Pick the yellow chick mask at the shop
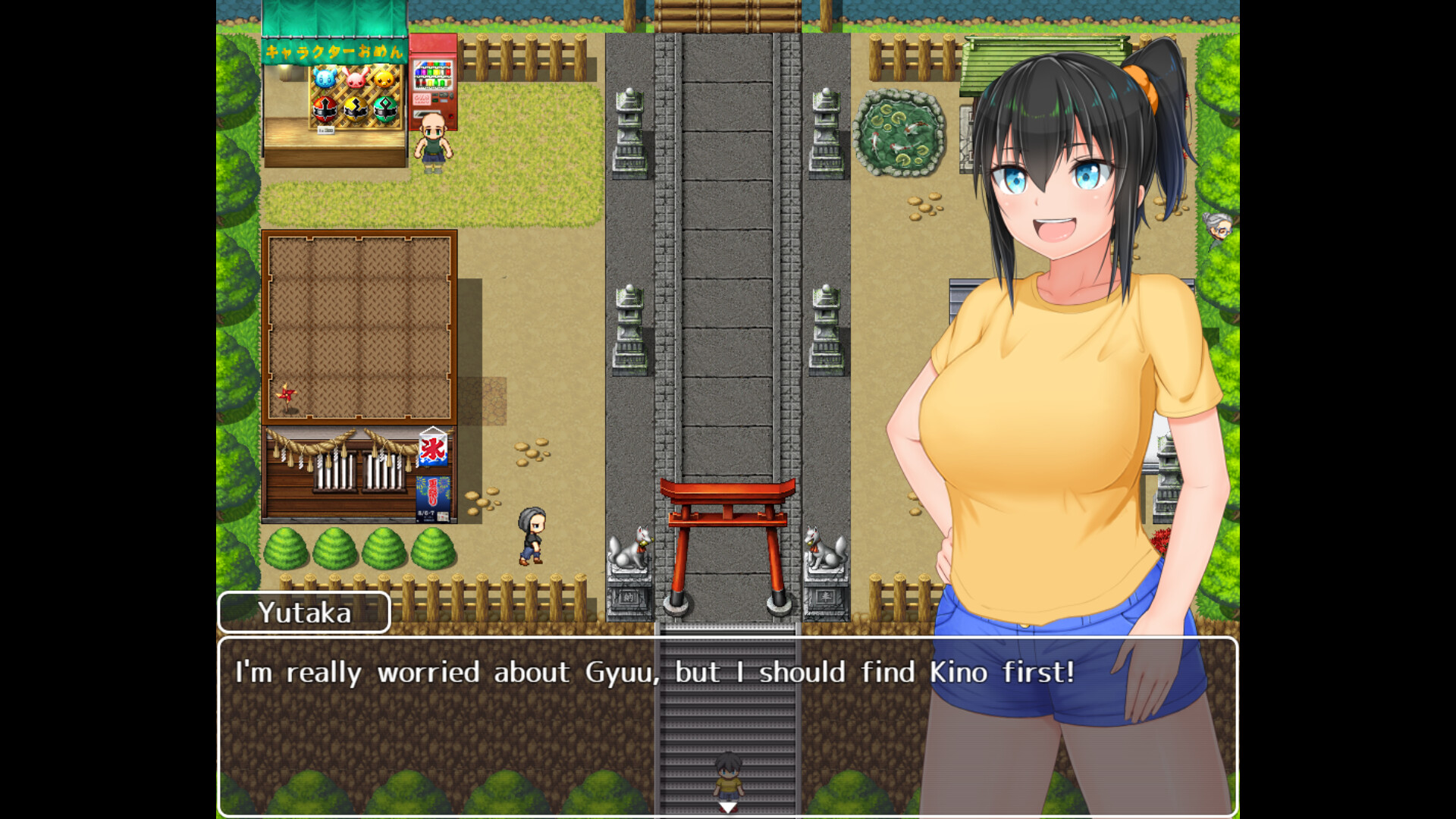The width and height of the screenshot is (1456, 819). [x=384, y=79]
